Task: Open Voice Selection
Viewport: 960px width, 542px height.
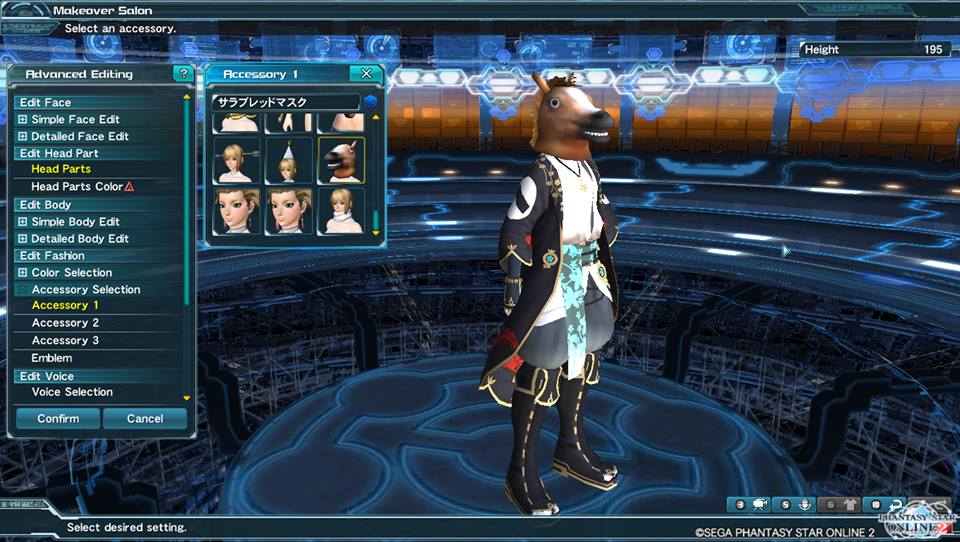Action: point(72,392)
